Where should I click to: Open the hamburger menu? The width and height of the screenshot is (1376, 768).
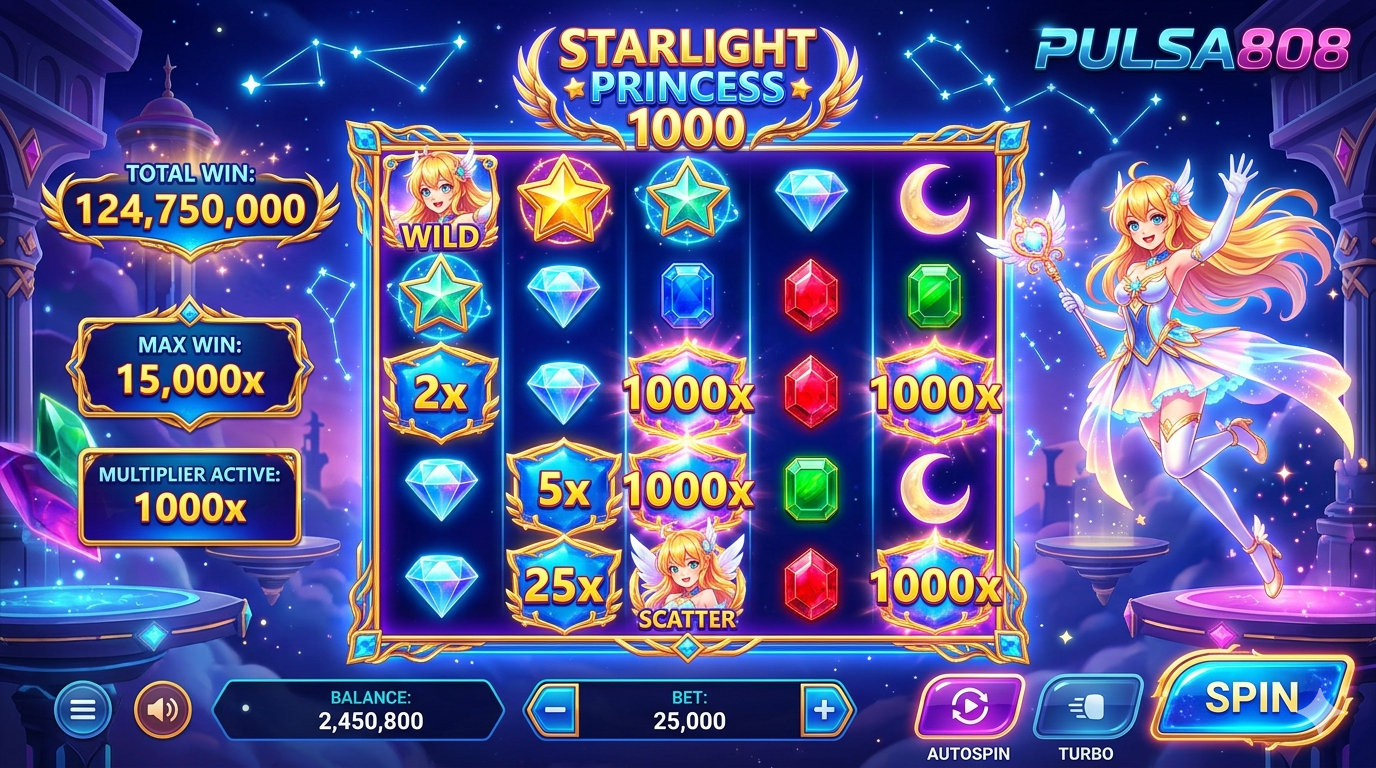click(x=83, y=710)
